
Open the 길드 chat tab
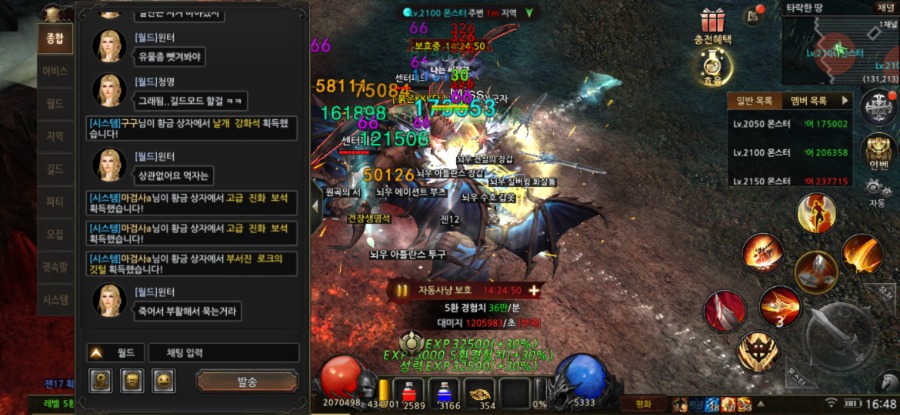click(55, 169)
